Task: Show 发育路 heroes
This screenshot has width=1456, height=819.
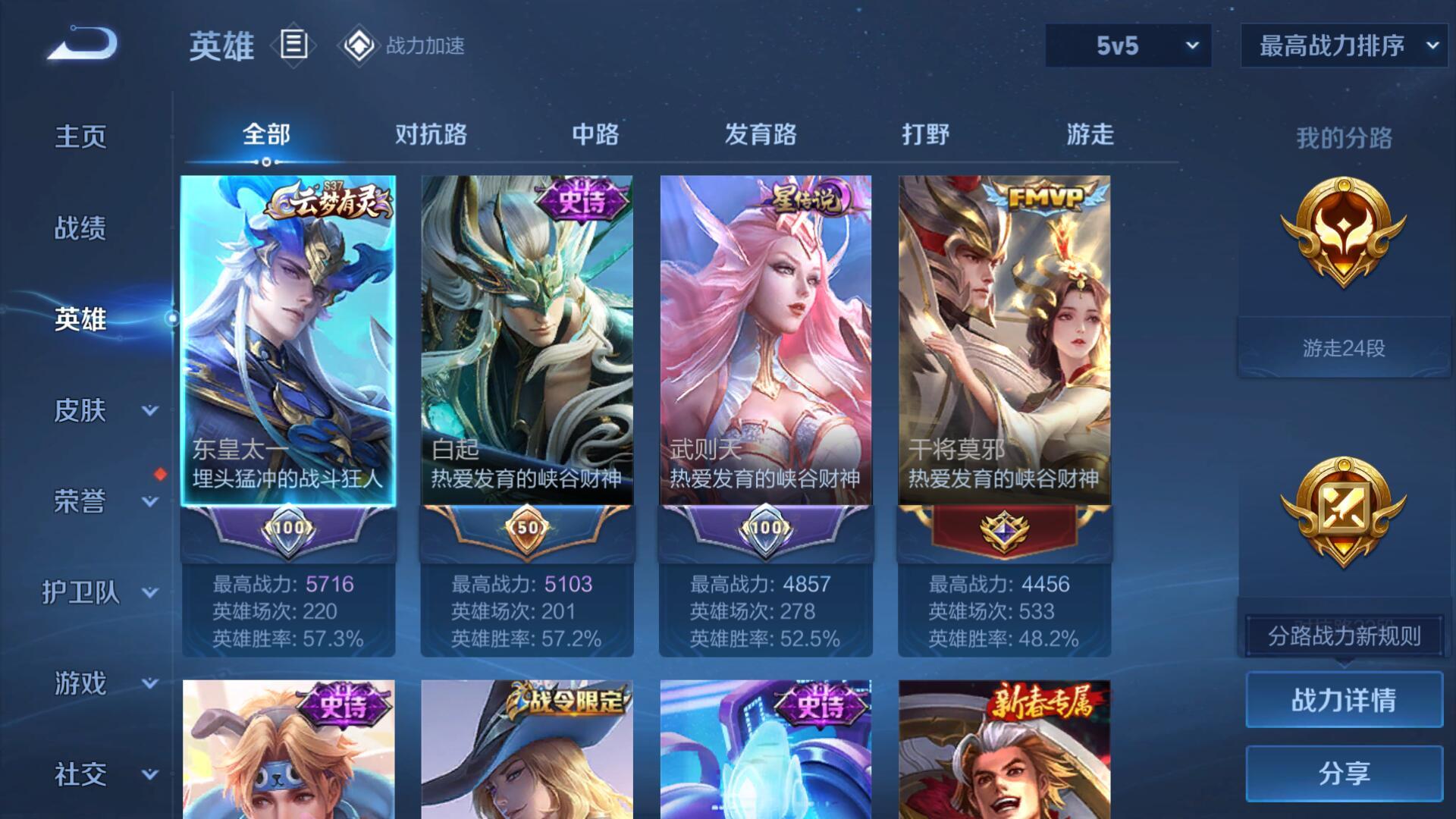Action: (x=761, y=135)
